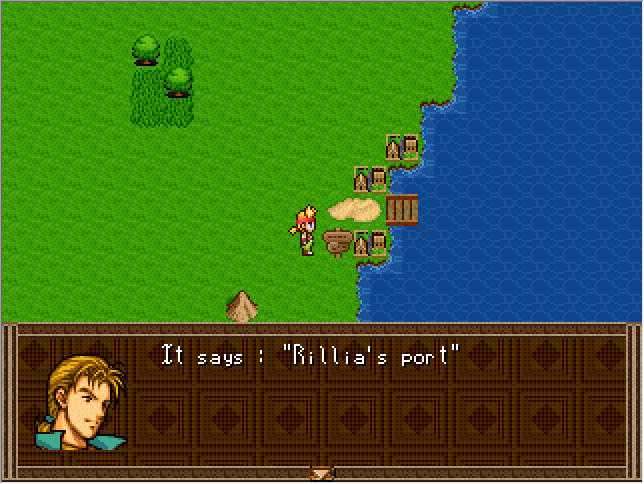Click the dialogue continue arrow
The image size is (644, 484).
pos(321,473)
